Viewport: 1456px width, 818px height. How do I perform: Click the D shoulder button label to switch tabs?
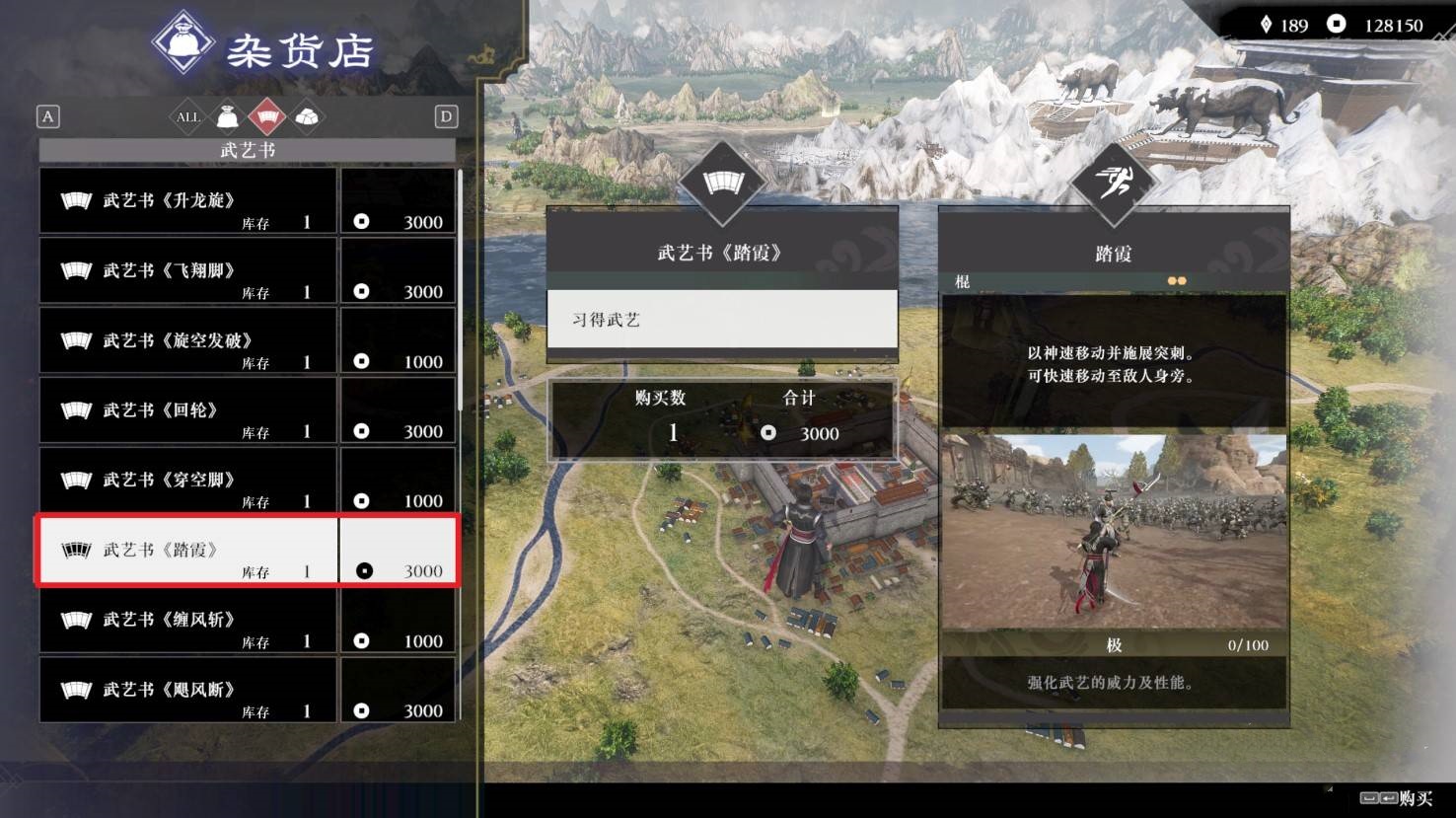[x=445, y=115]
